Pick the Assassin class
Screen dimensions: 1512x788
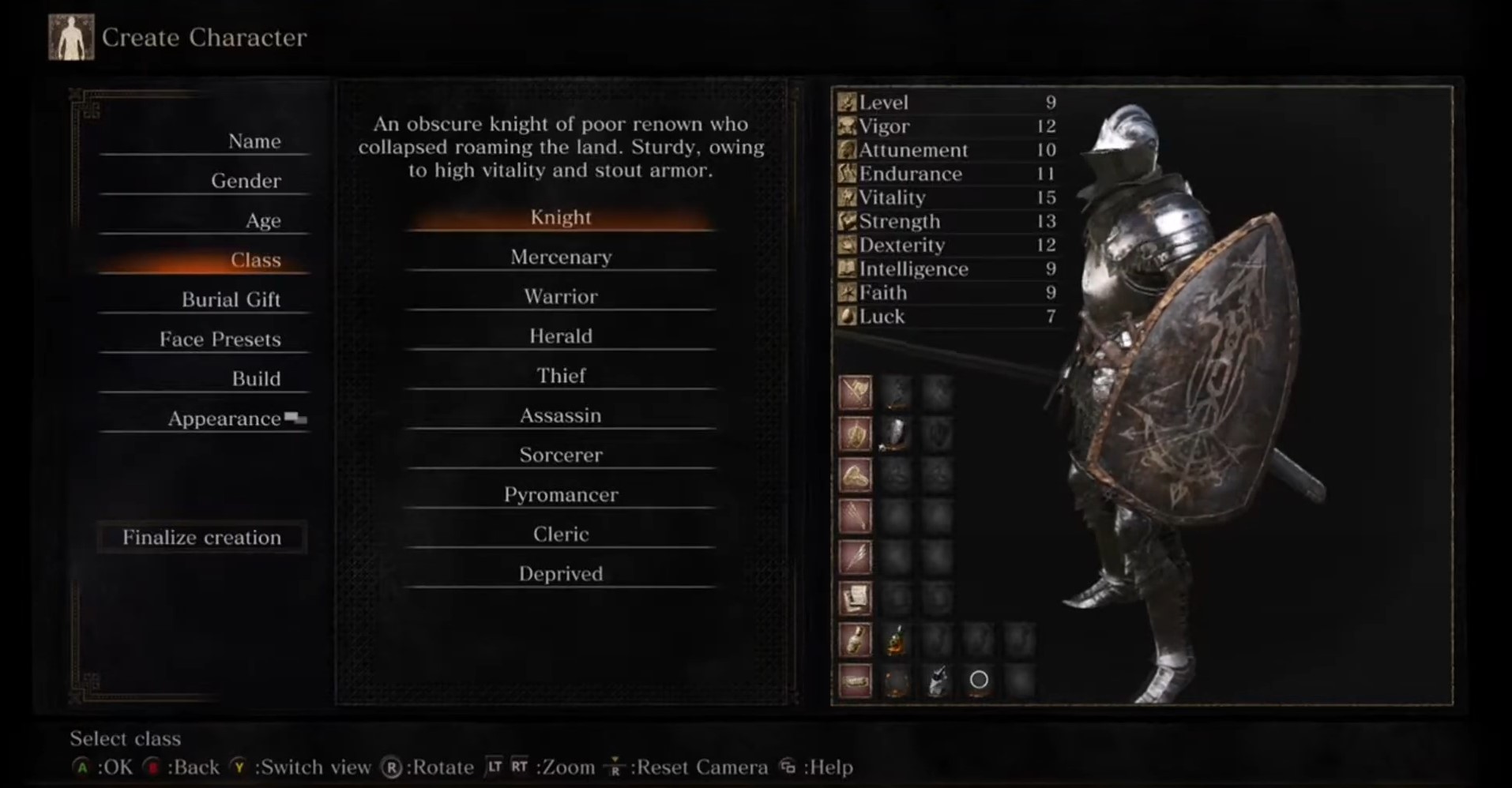(561, 415)
